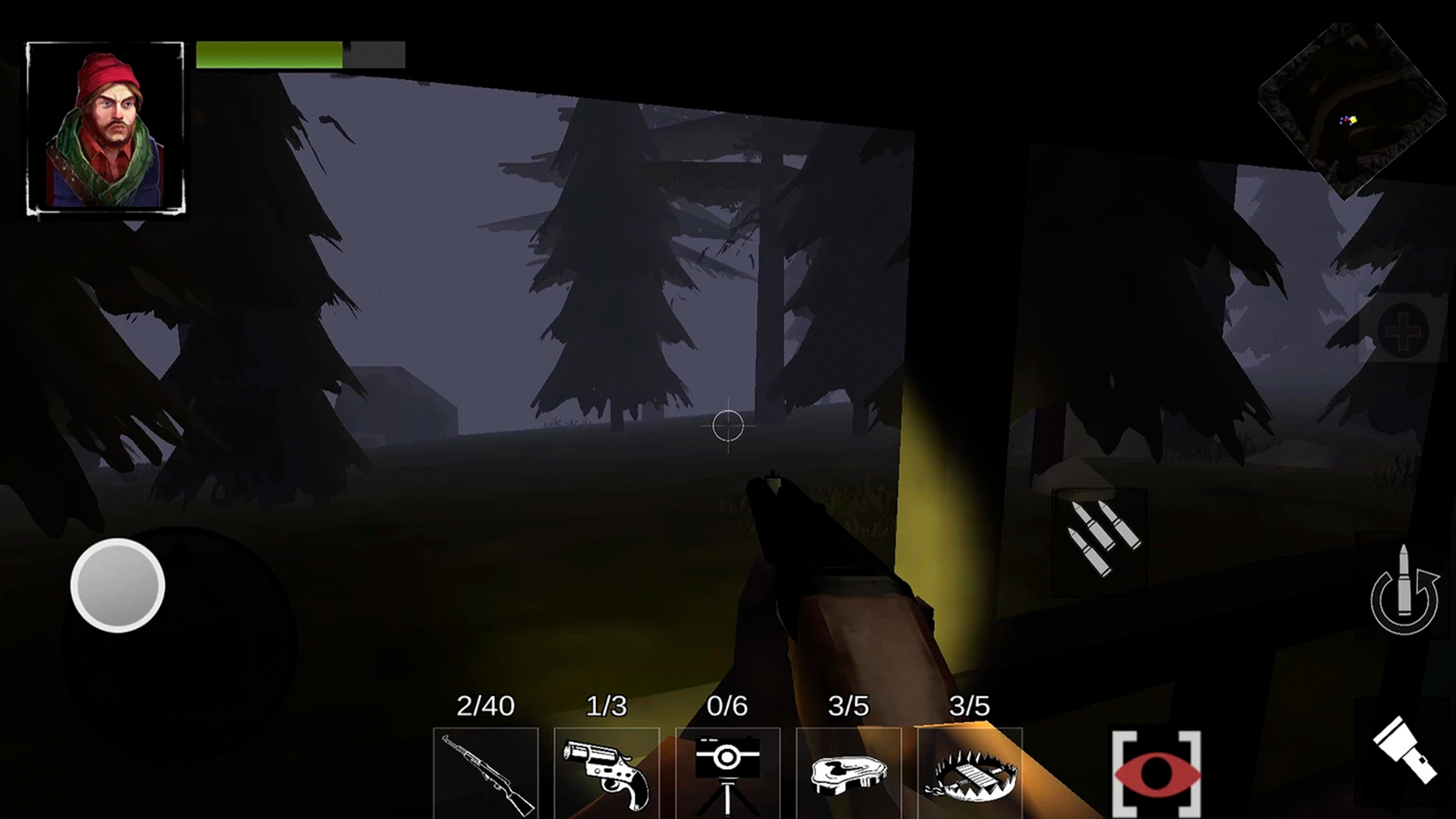
Task: Tap the medkit plus icon to heal
Action: tap(1404, 331)
